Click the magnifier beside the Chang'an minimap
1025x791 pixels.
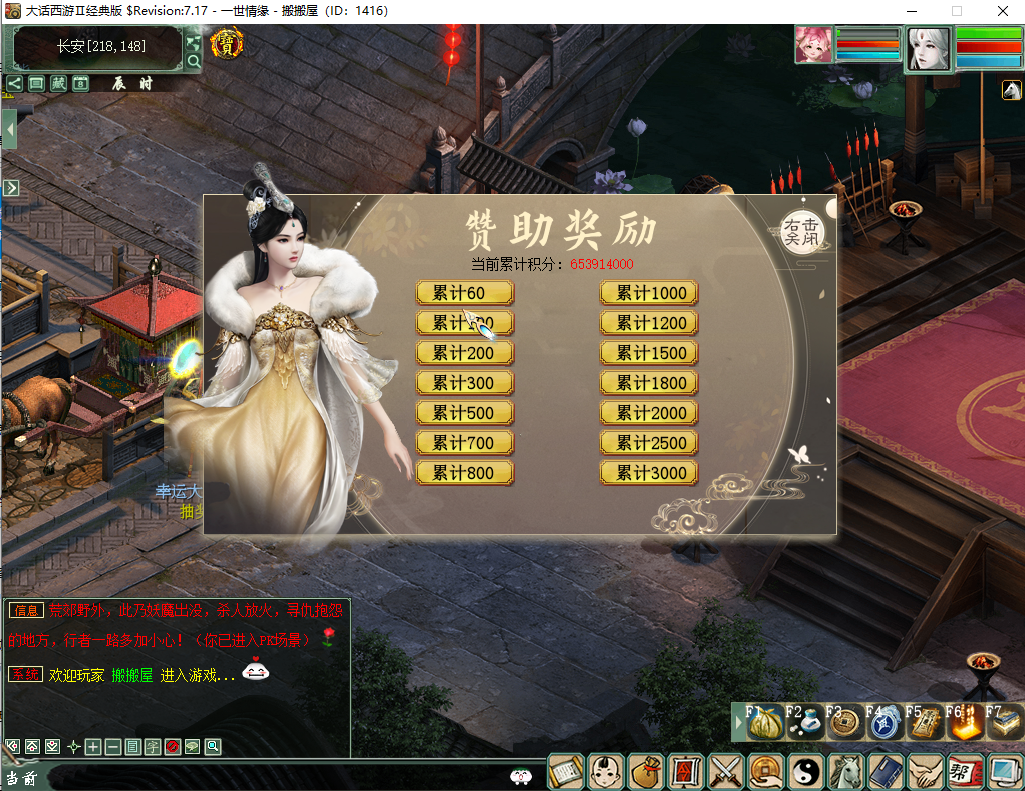click(194, 61)
